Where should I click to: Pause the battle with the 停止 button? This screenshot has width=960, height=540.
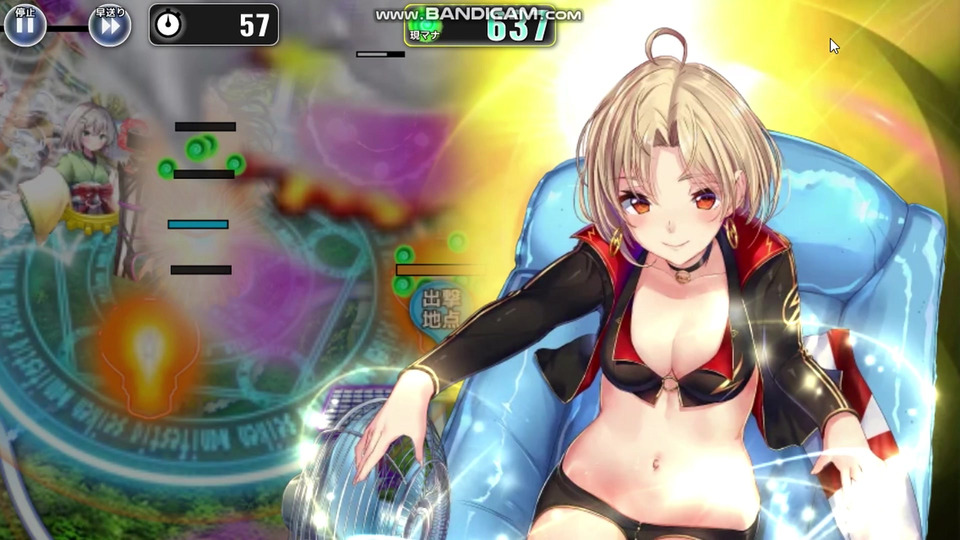25,26
